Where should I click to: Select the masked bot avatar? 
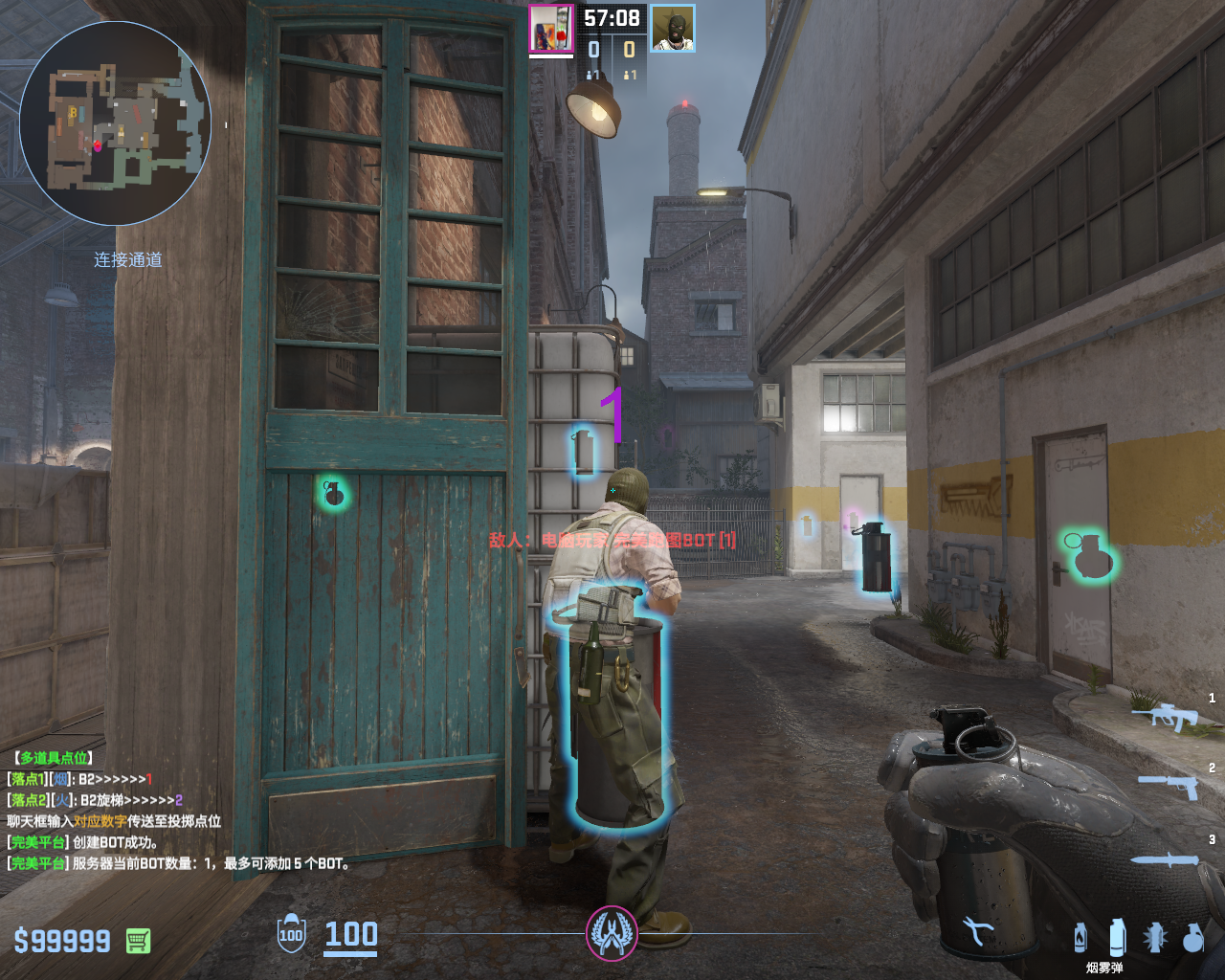tap(673, 29)
